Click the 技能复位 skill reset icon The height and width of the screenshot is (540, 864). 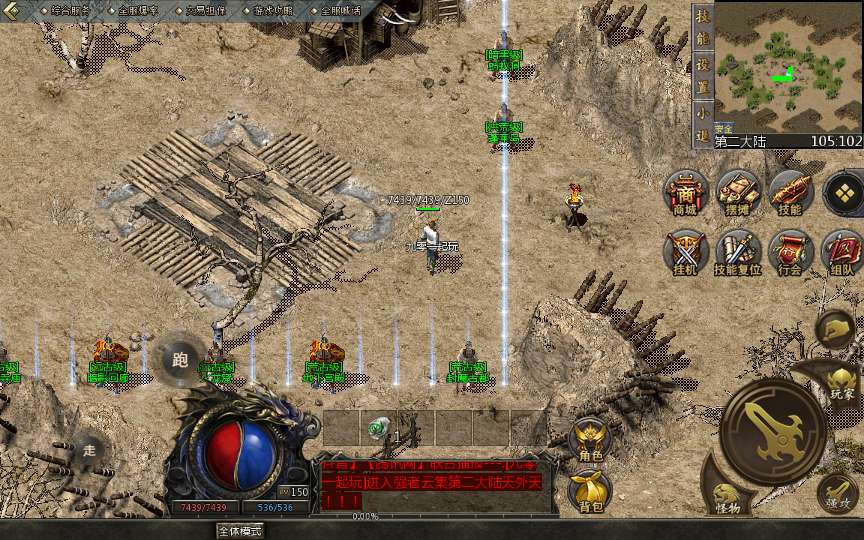pos(738,251)
